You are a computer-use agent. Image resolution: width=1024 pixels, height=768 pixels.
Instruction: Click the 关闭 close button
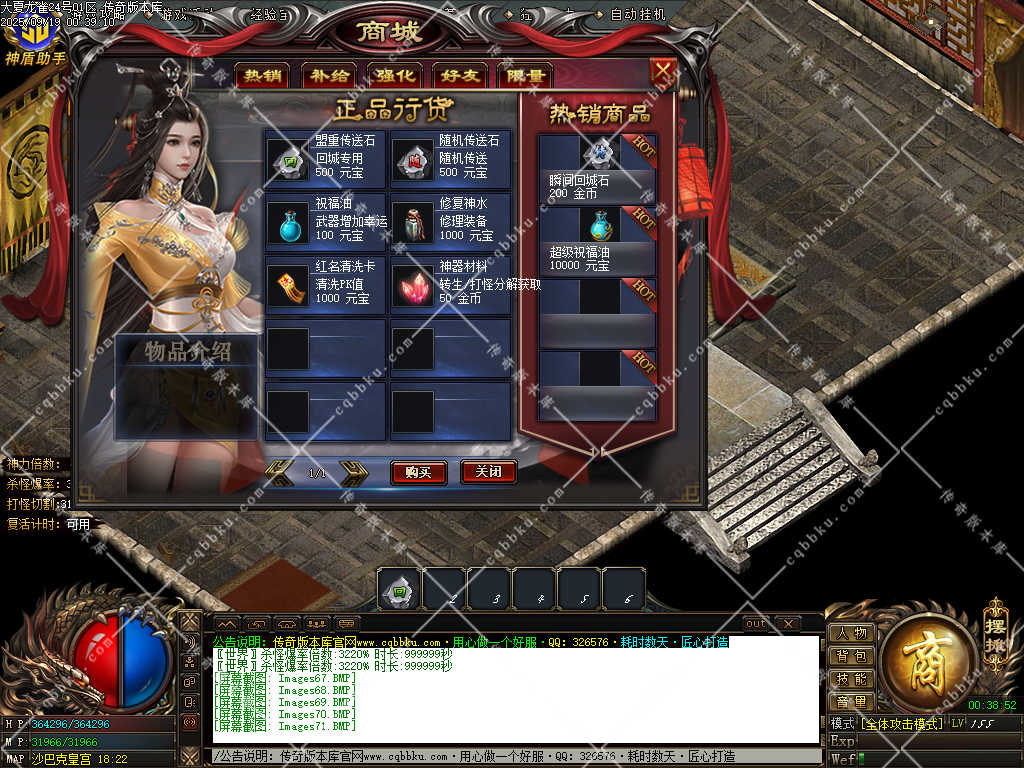tap(488, 472)
